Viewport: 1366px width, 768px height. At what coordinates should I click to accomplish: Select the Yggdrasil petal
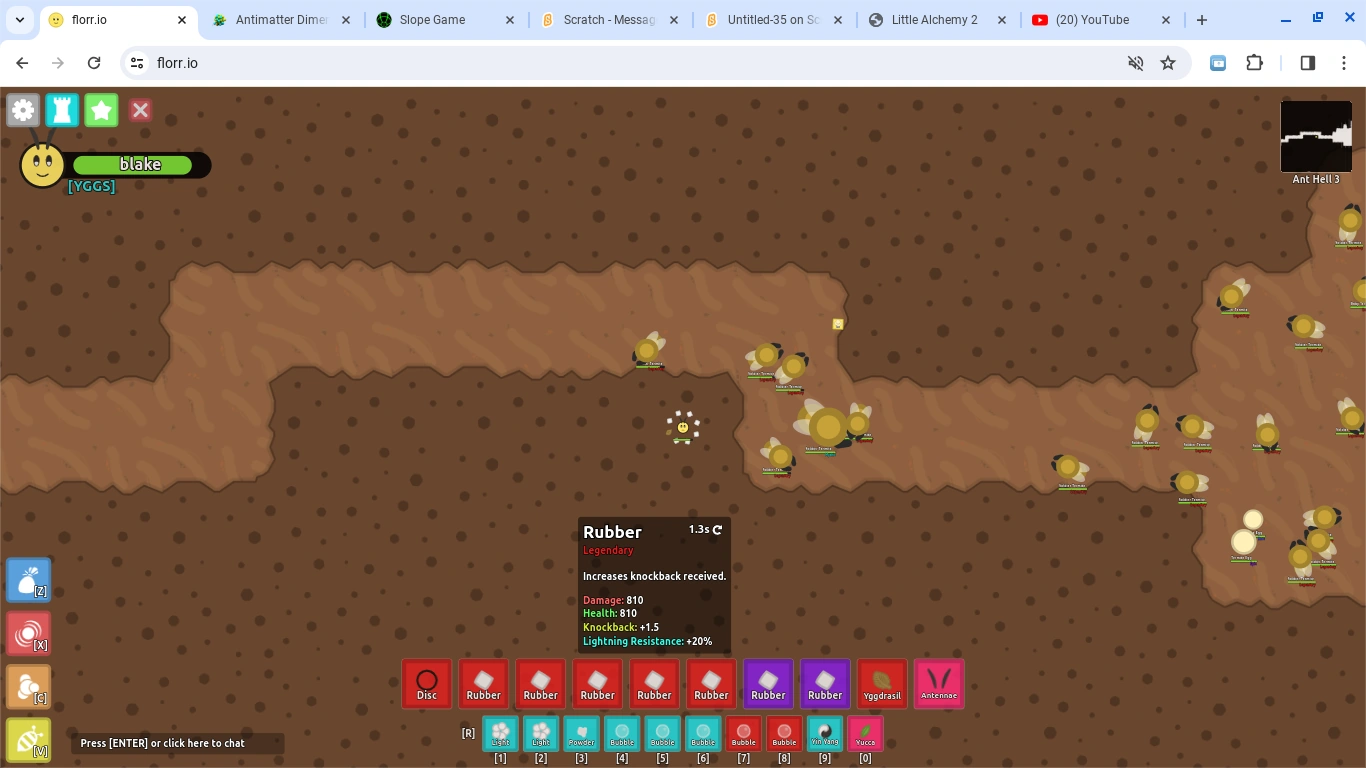pos(882,683)
